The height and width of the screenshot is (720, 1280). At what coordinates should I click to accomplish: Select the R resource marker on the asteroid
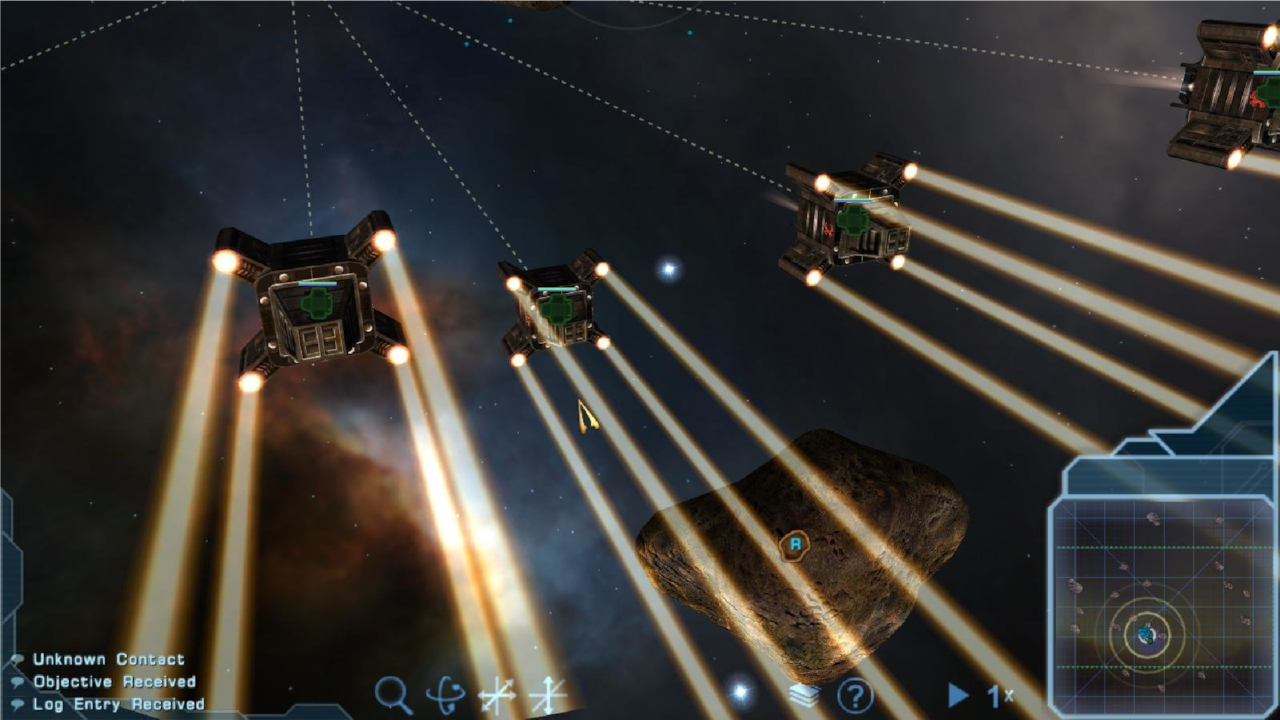[x=795, y=545]
